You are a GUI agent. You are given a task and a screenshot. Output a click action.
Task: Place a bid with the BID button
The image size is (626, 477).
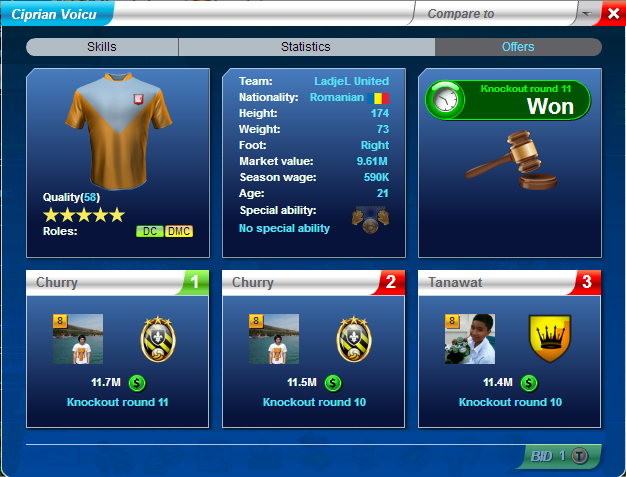coord(560,456)
